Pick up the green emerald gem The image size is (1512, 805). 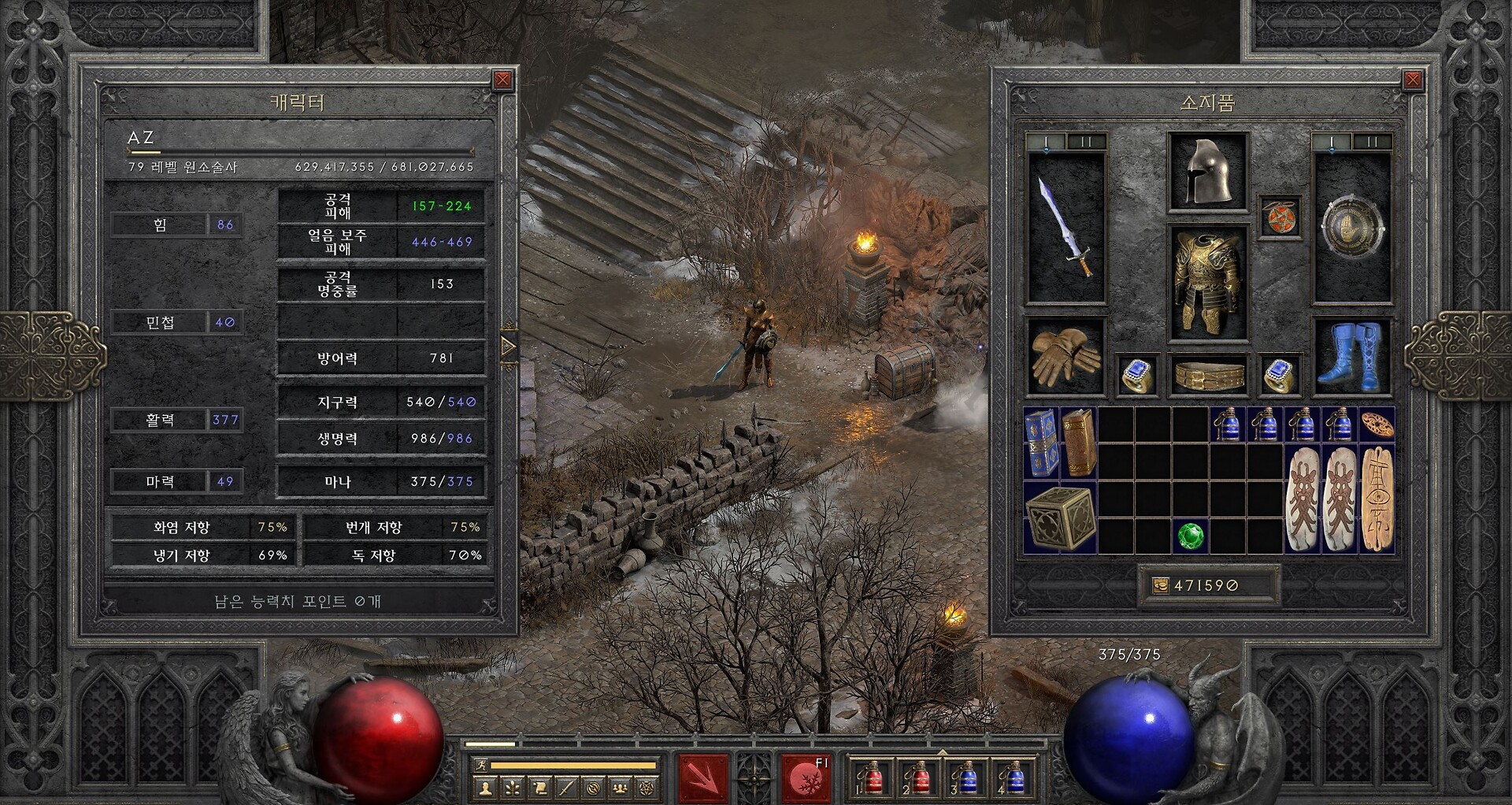(1190, 536)
